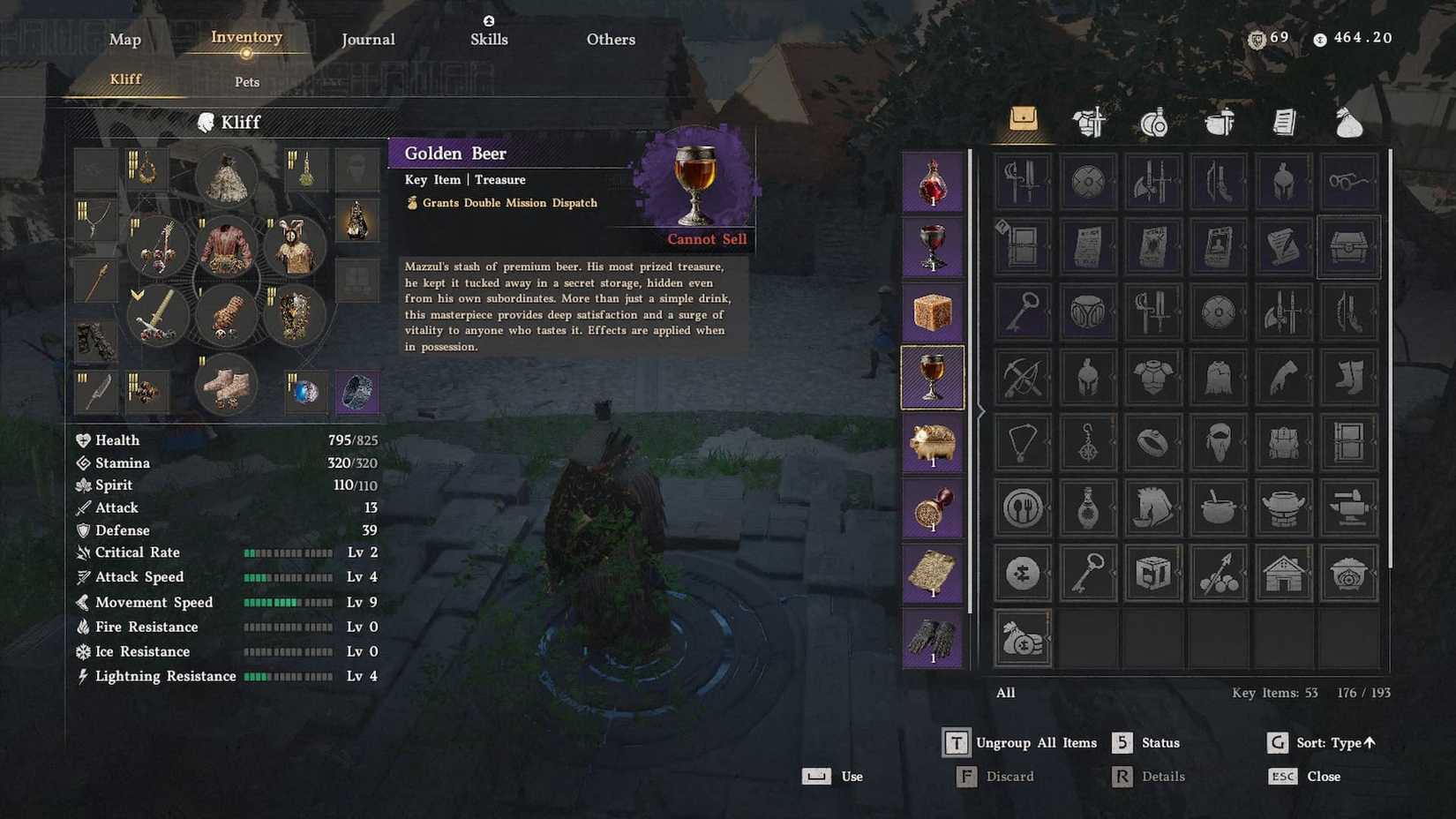Click the spectacles item slot in the grid
Viewport: 1456px width, 819px height.
1348,182
